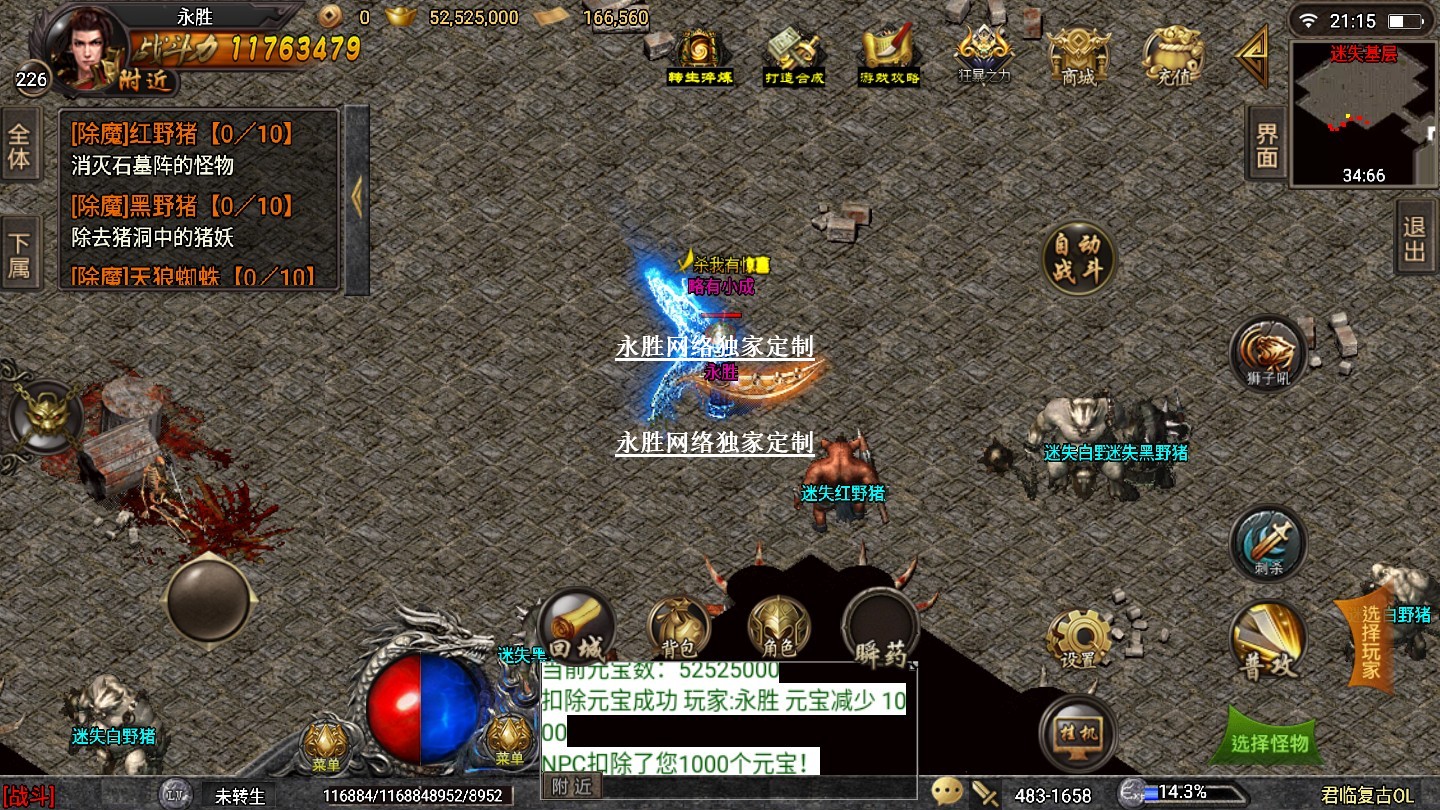Open the 充值 recharge screen
1440x810 pixels.
pos(1173,56)
